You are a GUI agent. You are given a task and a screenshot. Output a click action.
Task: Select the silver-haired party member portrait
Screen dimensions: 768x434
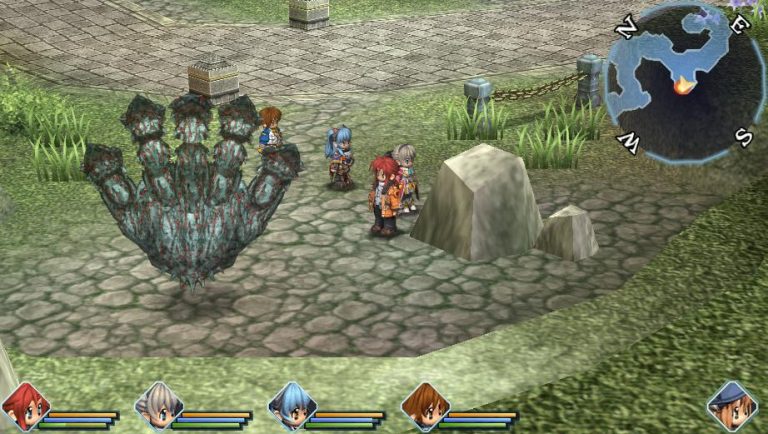(x=157, y=406)
